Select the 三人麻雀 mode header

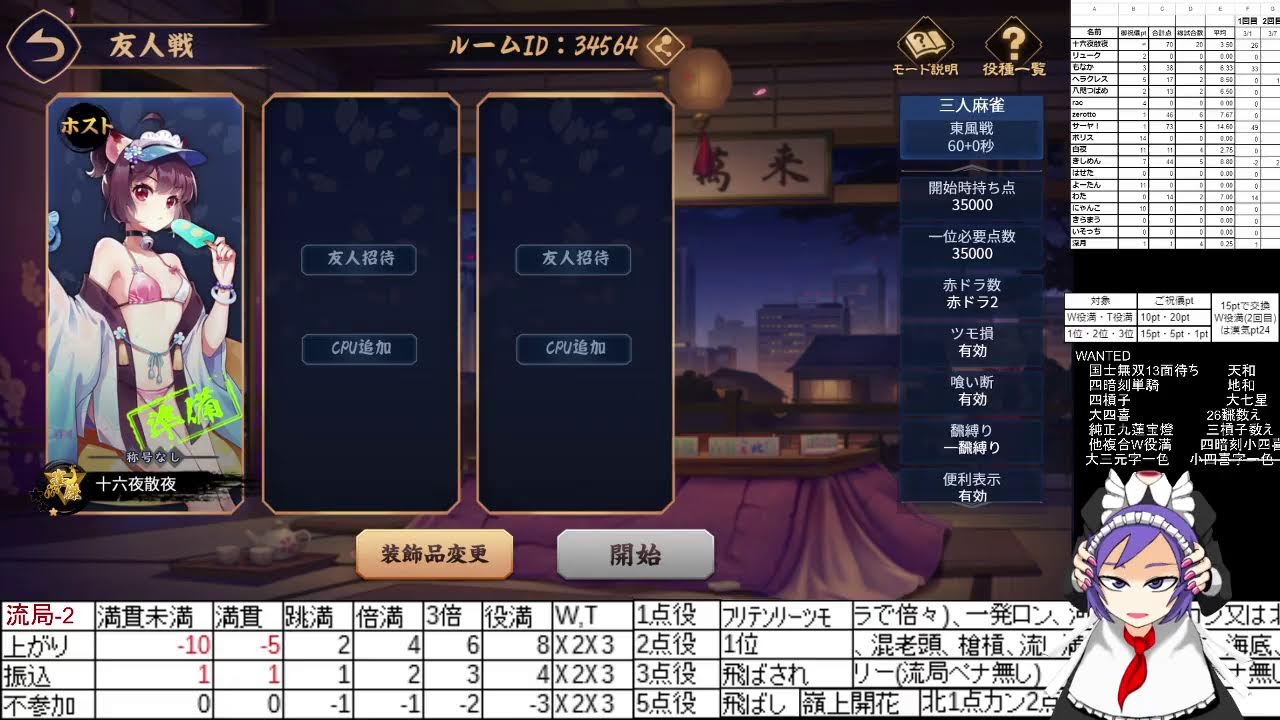(970, 105)
